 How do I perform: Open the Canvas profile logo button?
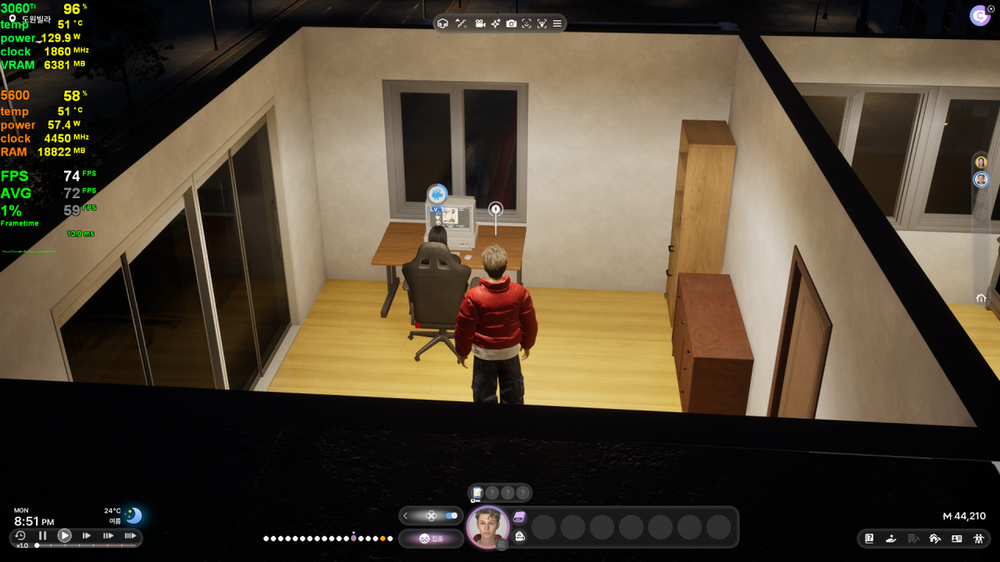coord(979,15)
